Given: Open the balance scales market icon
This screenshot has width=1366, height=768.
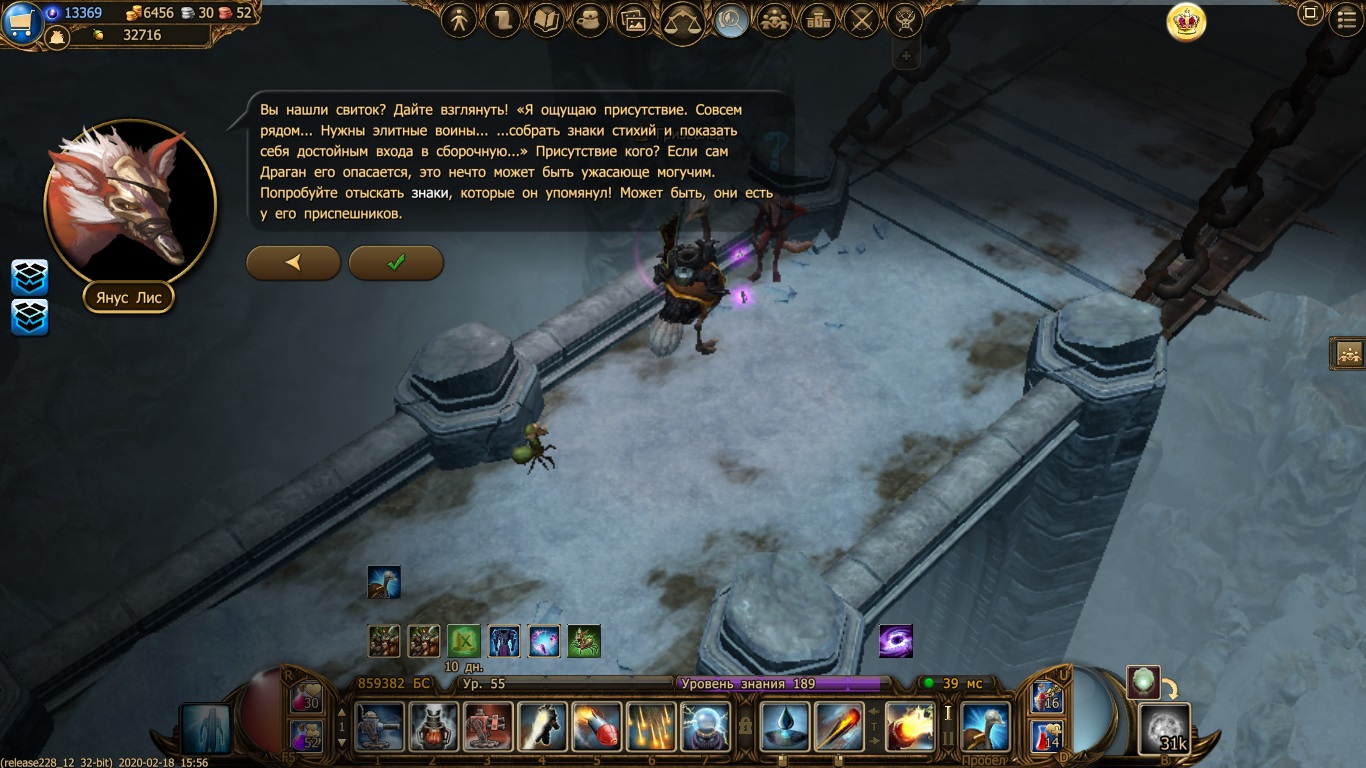Looking at the screenshot, I should point(684,21).
